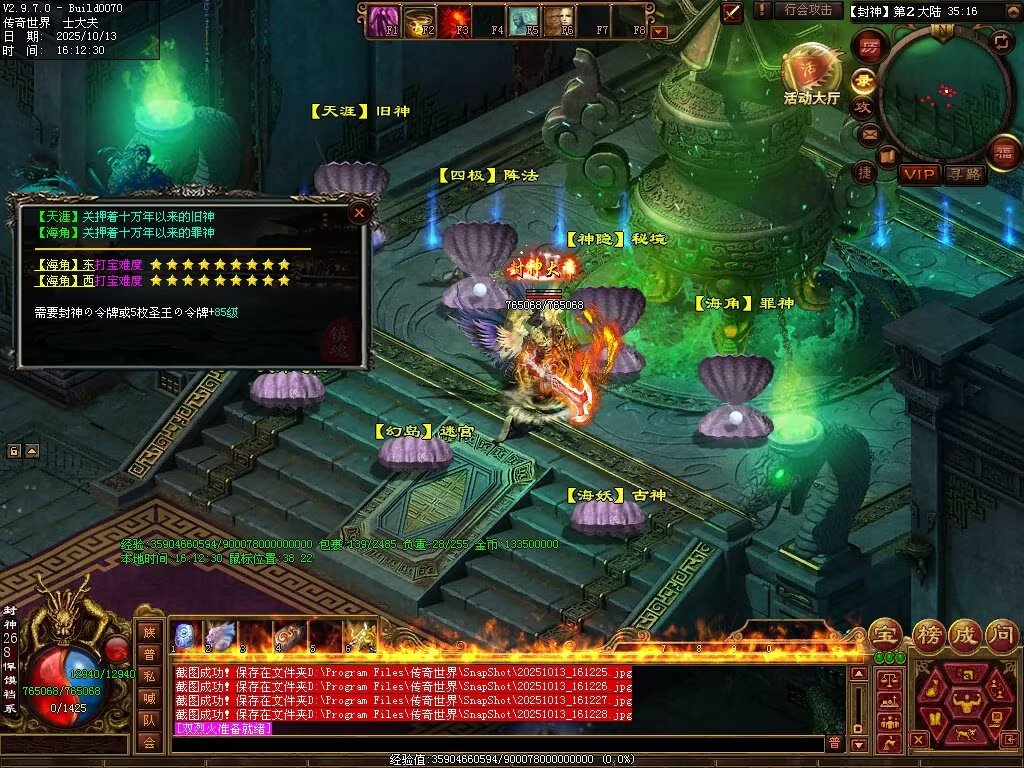This screenshot has height=768, width=1024.
Task: Open the 问 help button
Action: point(1003,632)
